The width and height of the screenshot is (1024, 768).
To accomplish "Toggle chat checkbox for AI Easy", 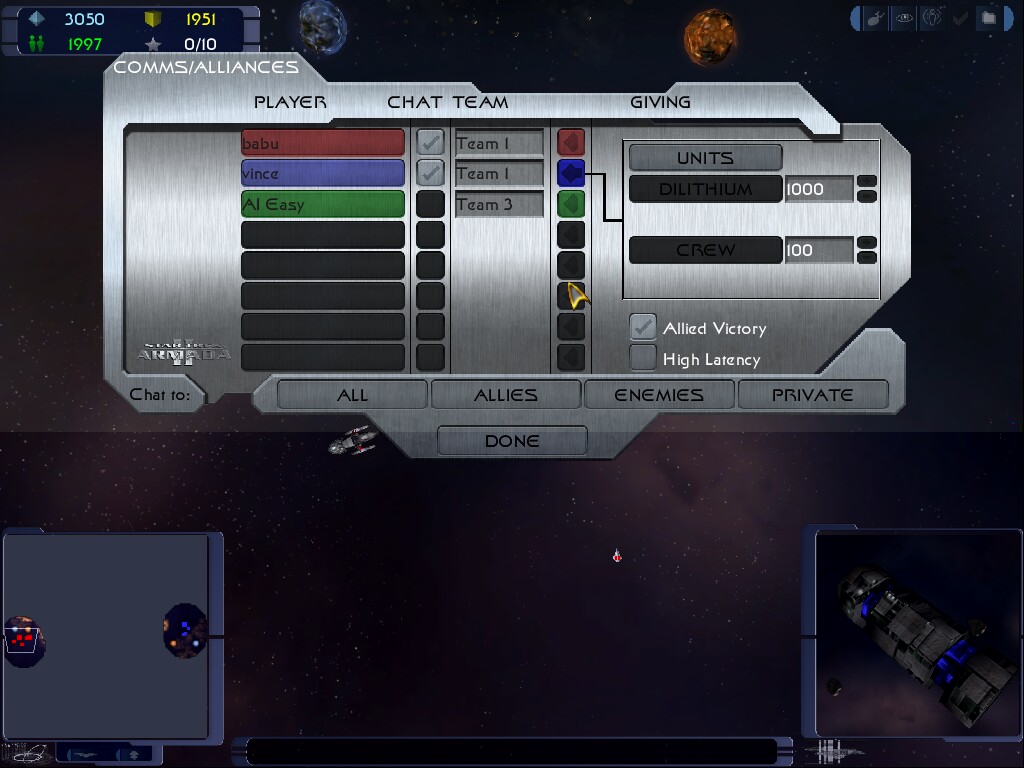I will (x=430, y=204).
